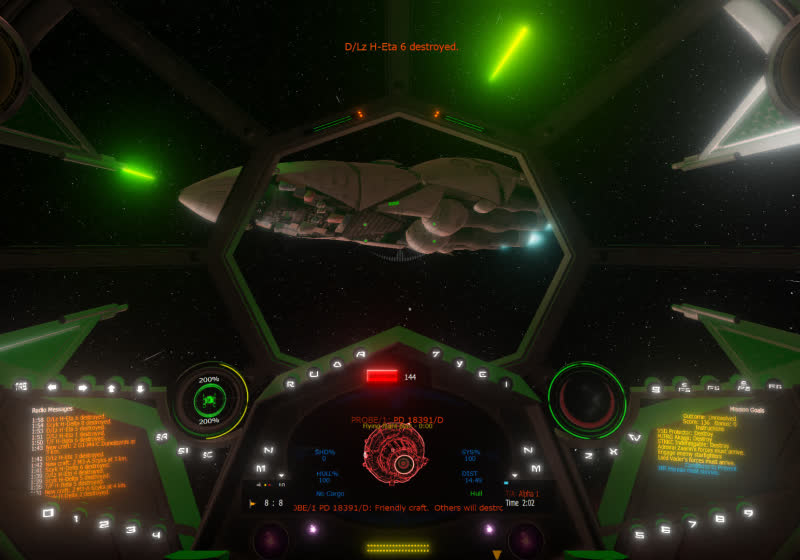Select the number 0 cockpit button
Image resolution: width=800 pixels, height=560 pixels.
[x=47, y=512]
